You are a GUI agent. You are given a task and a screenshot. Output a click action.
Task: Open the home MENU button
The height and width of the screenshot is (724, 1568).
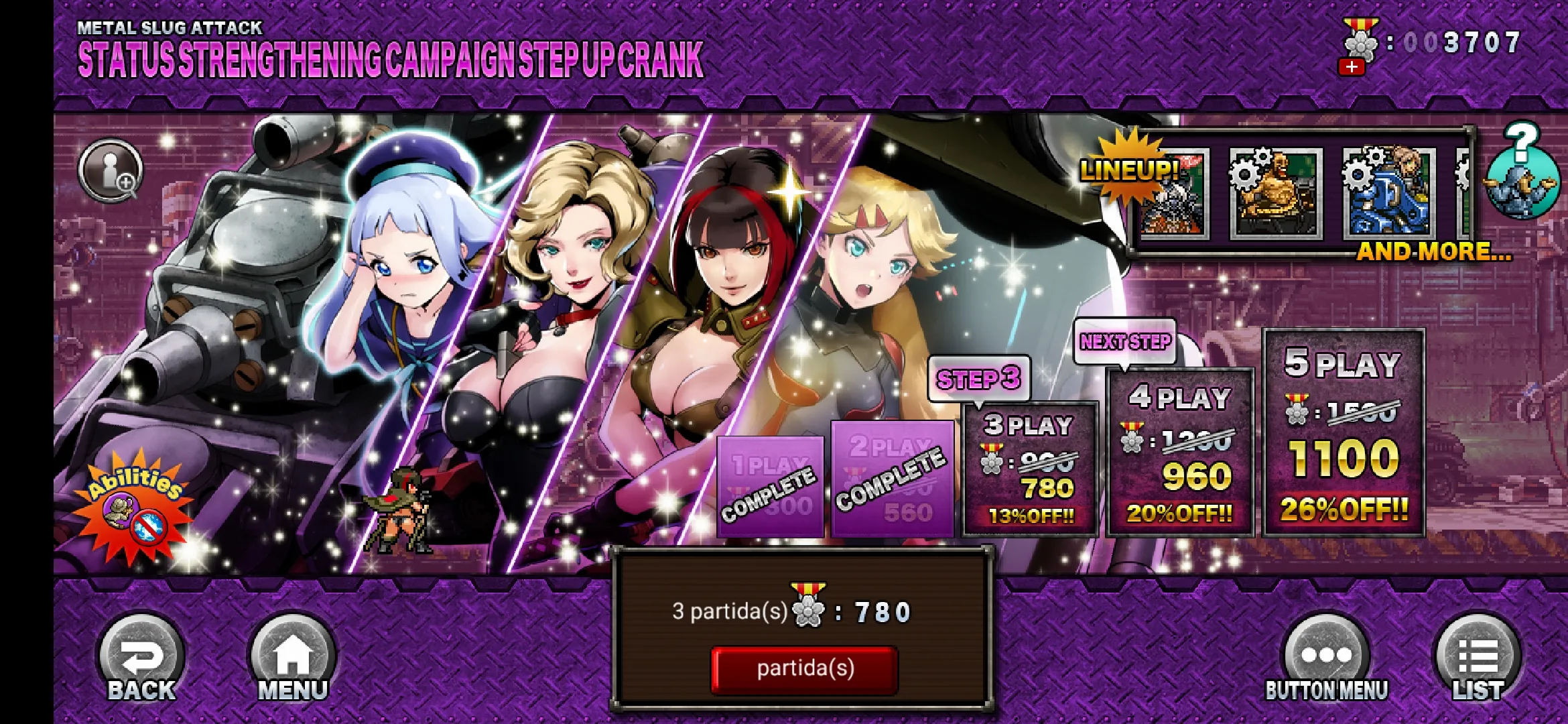coord(293,660)
